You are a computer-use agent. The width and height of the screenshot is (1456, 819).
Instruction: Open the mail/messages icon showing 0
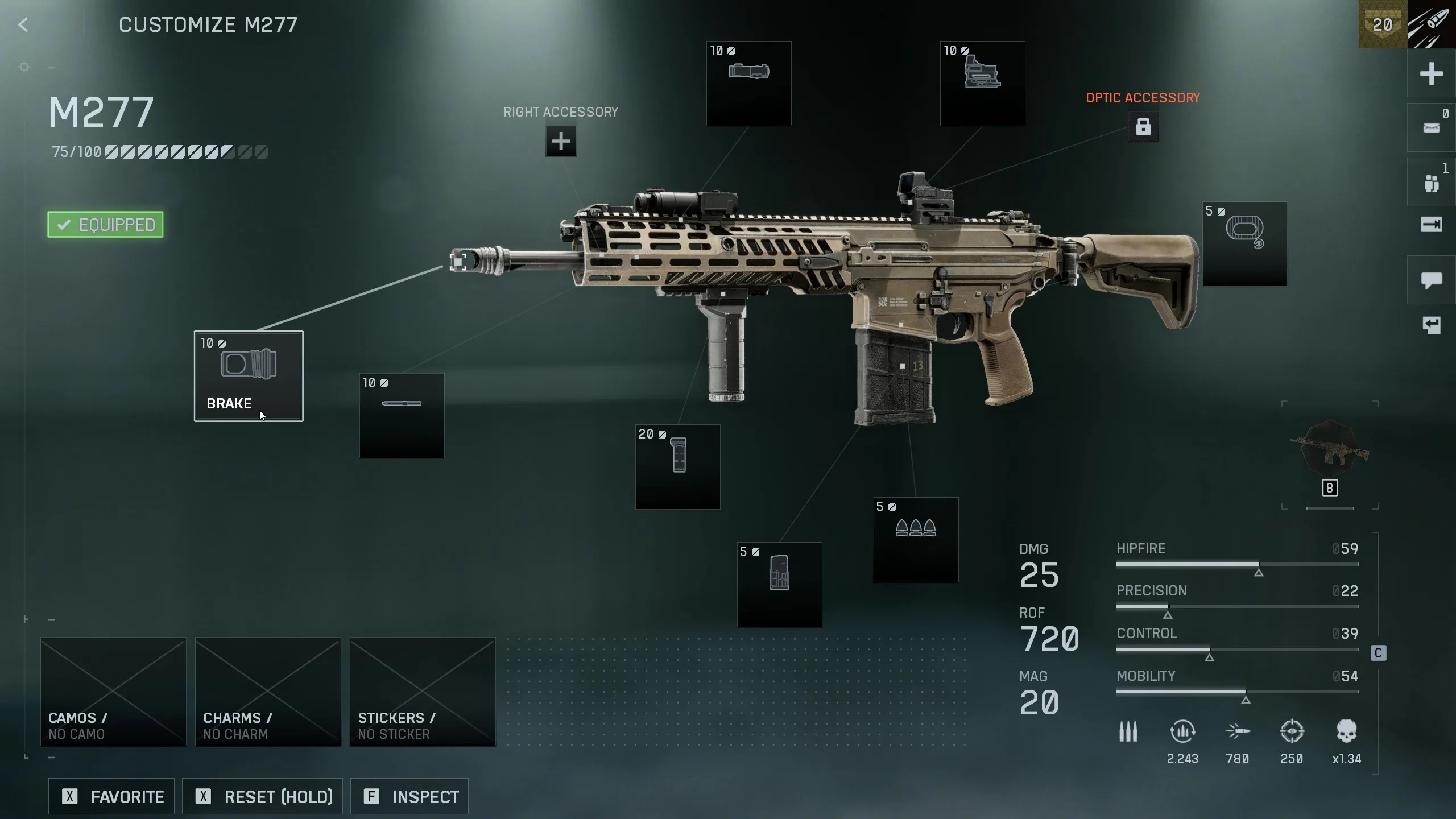pyautogui.click(x=1431, y=127)
